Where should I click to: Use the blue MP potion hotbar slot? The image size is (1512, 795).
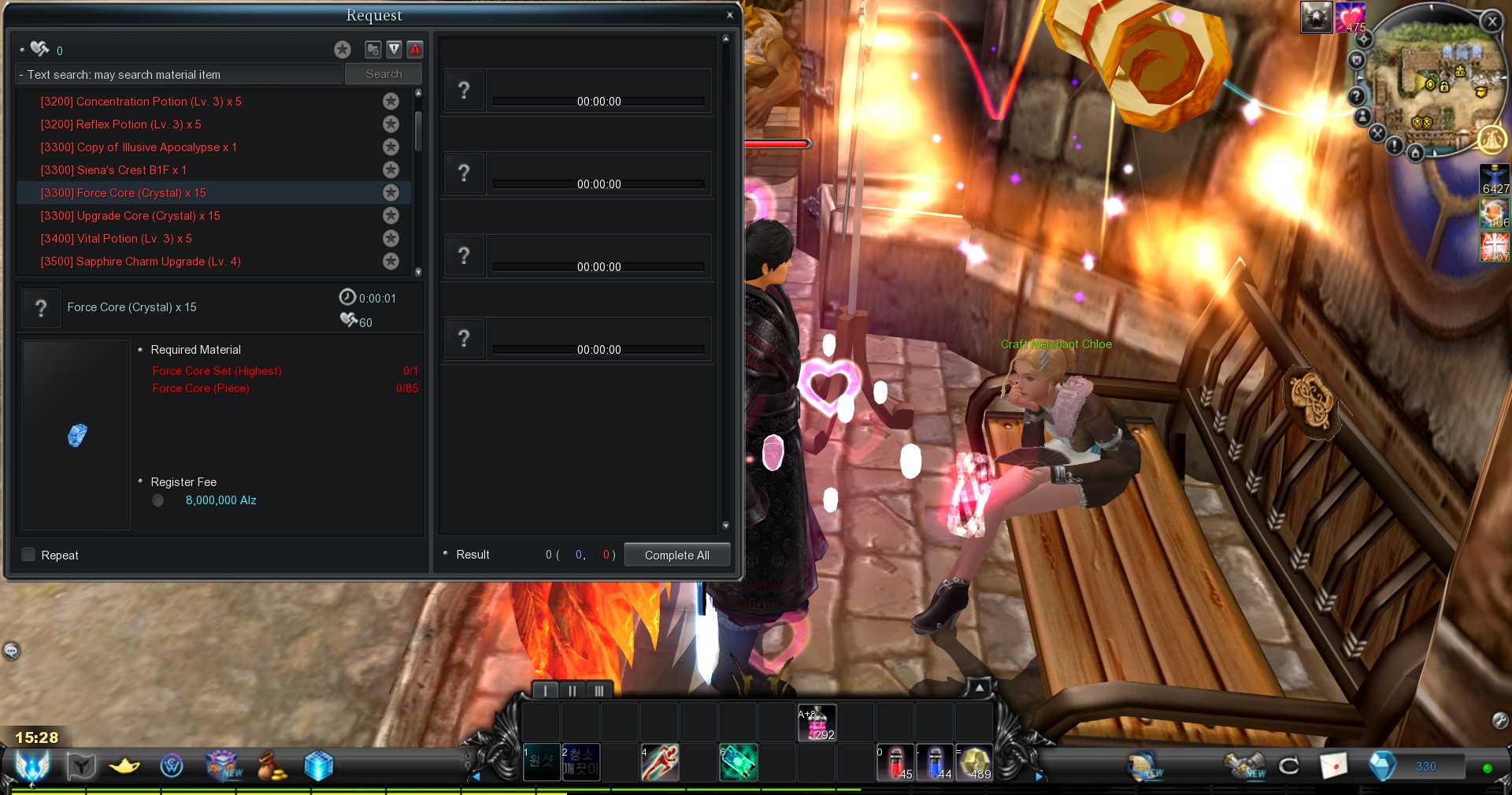(x=935, y=763)
